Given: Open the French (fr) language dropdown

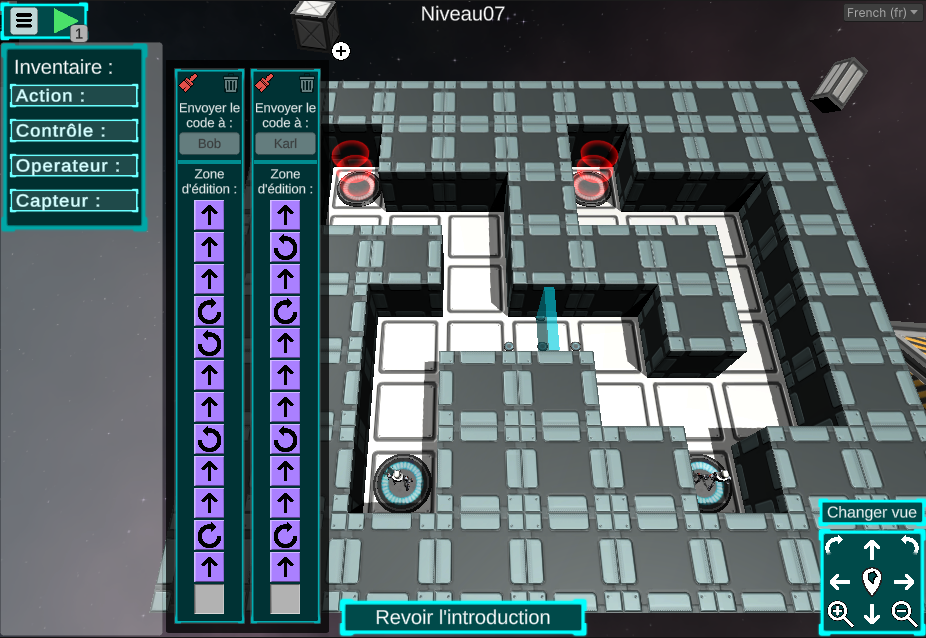Looking at the screenshot, I should coord(883,13).
